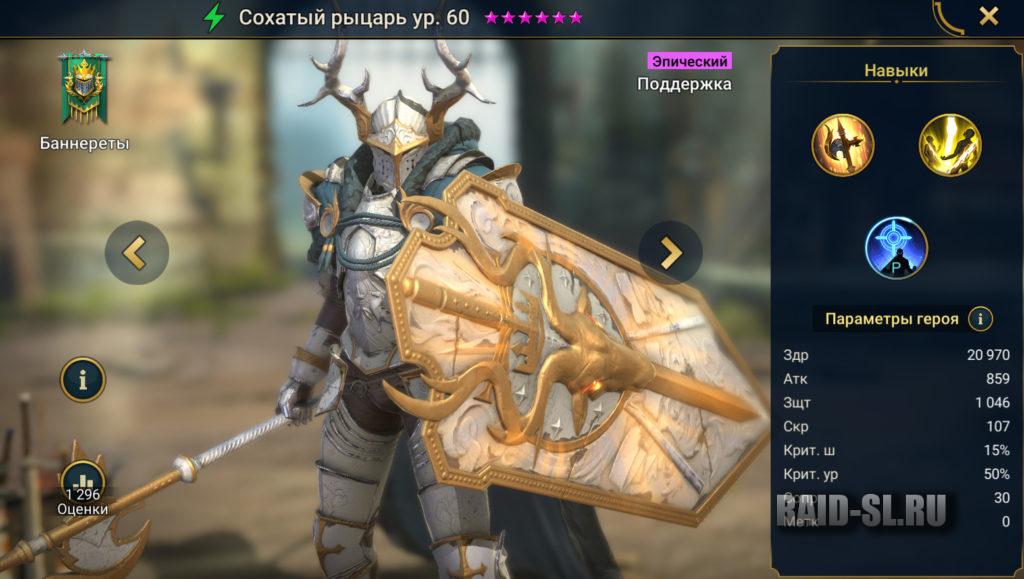View the blue crosshair passive skill
Viewport: 1024px width, 579px height.
(x=896, y=248)
